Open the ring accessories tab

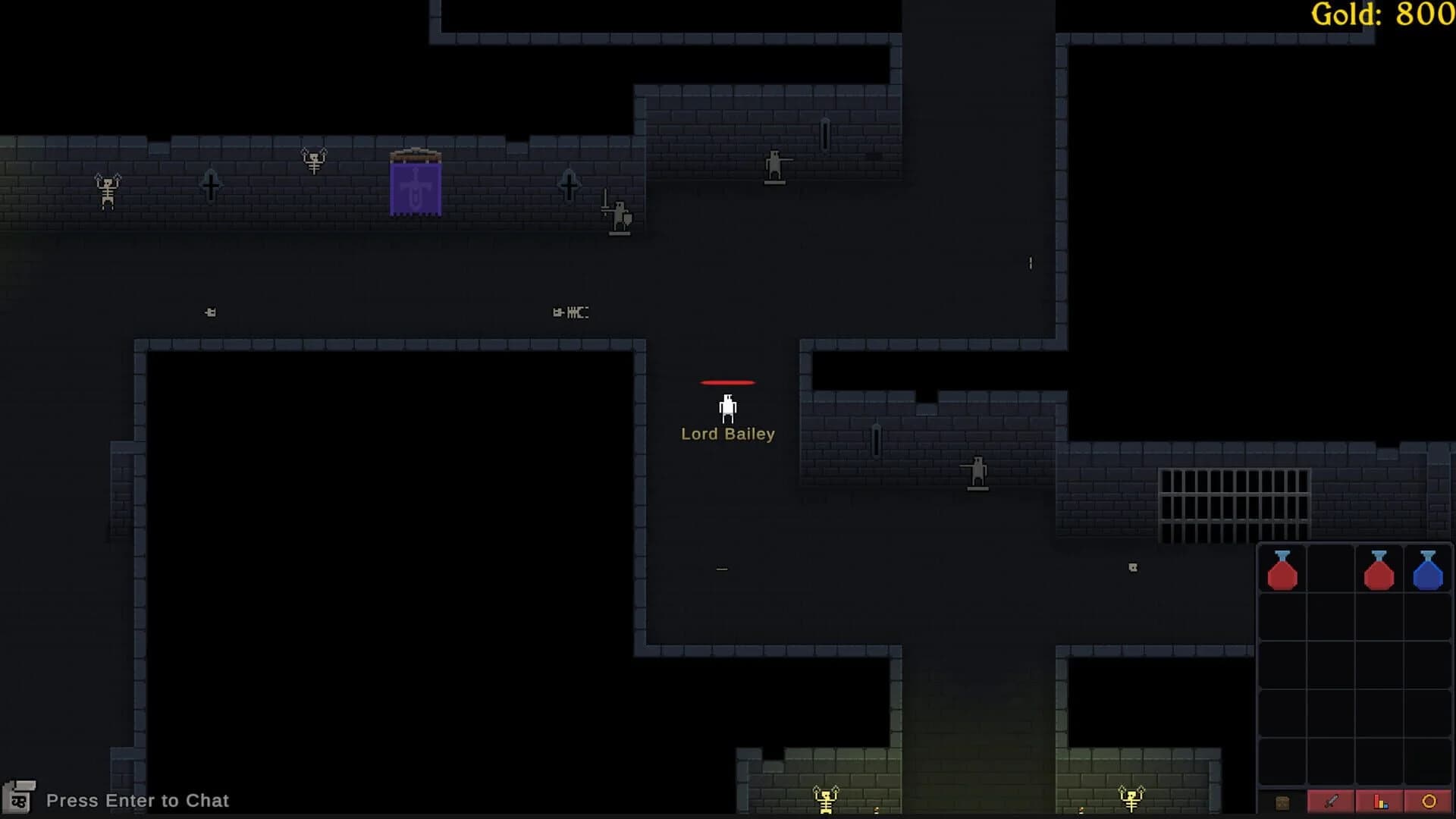tap(1428, 801)
